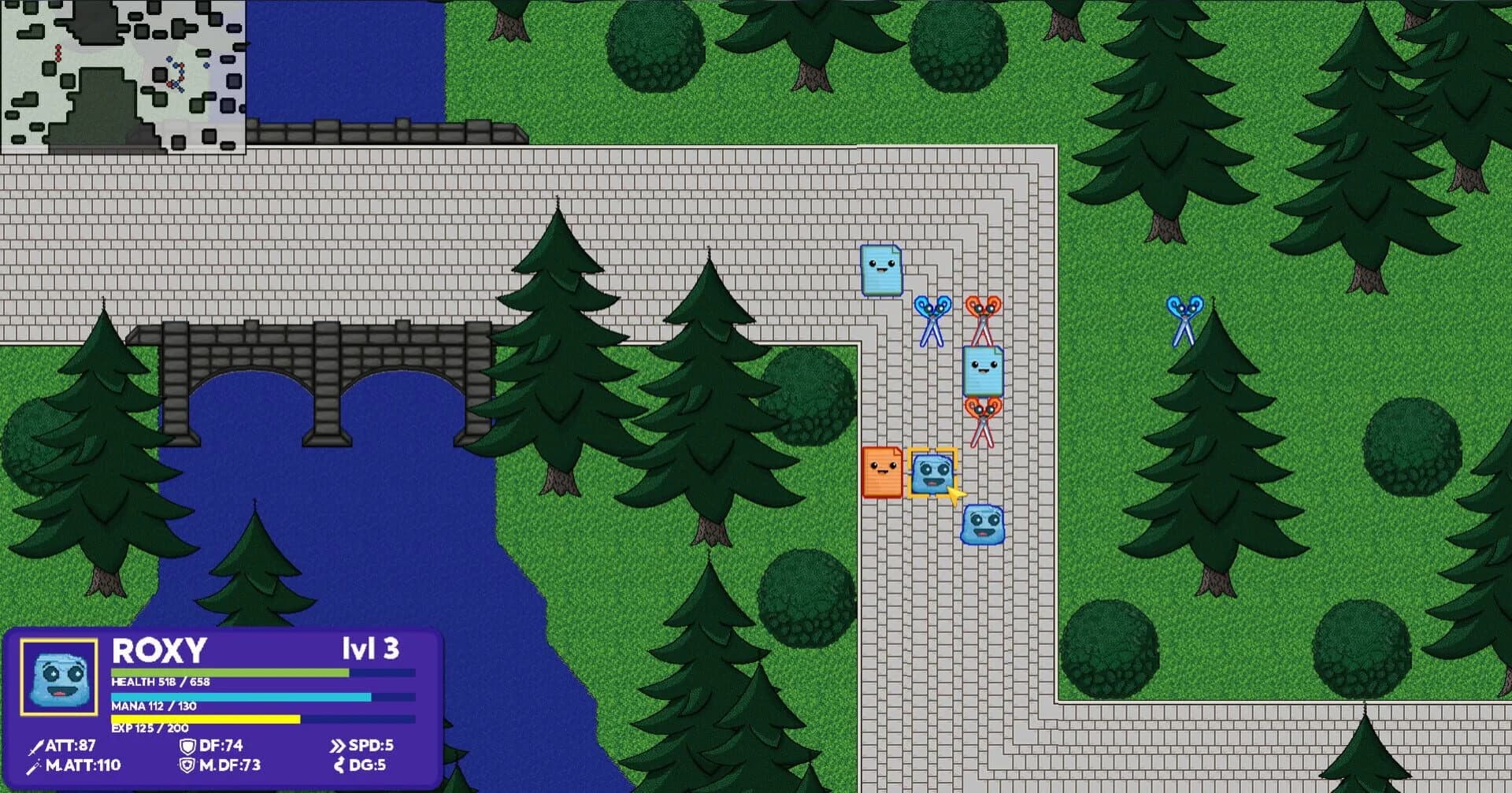The image size is (1512, 793).
Task: Click the sword icon next to ATT:87
Action: click(x=37, y=746)
